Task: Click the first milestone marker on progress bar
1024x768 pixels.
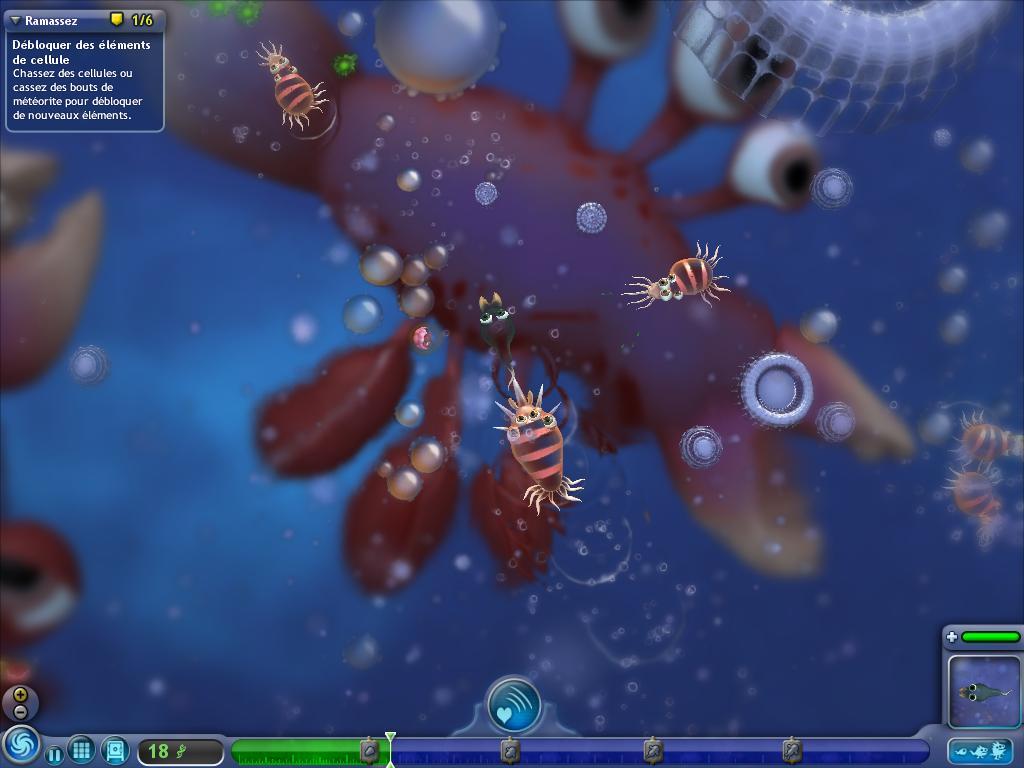Action: [369, 750]
